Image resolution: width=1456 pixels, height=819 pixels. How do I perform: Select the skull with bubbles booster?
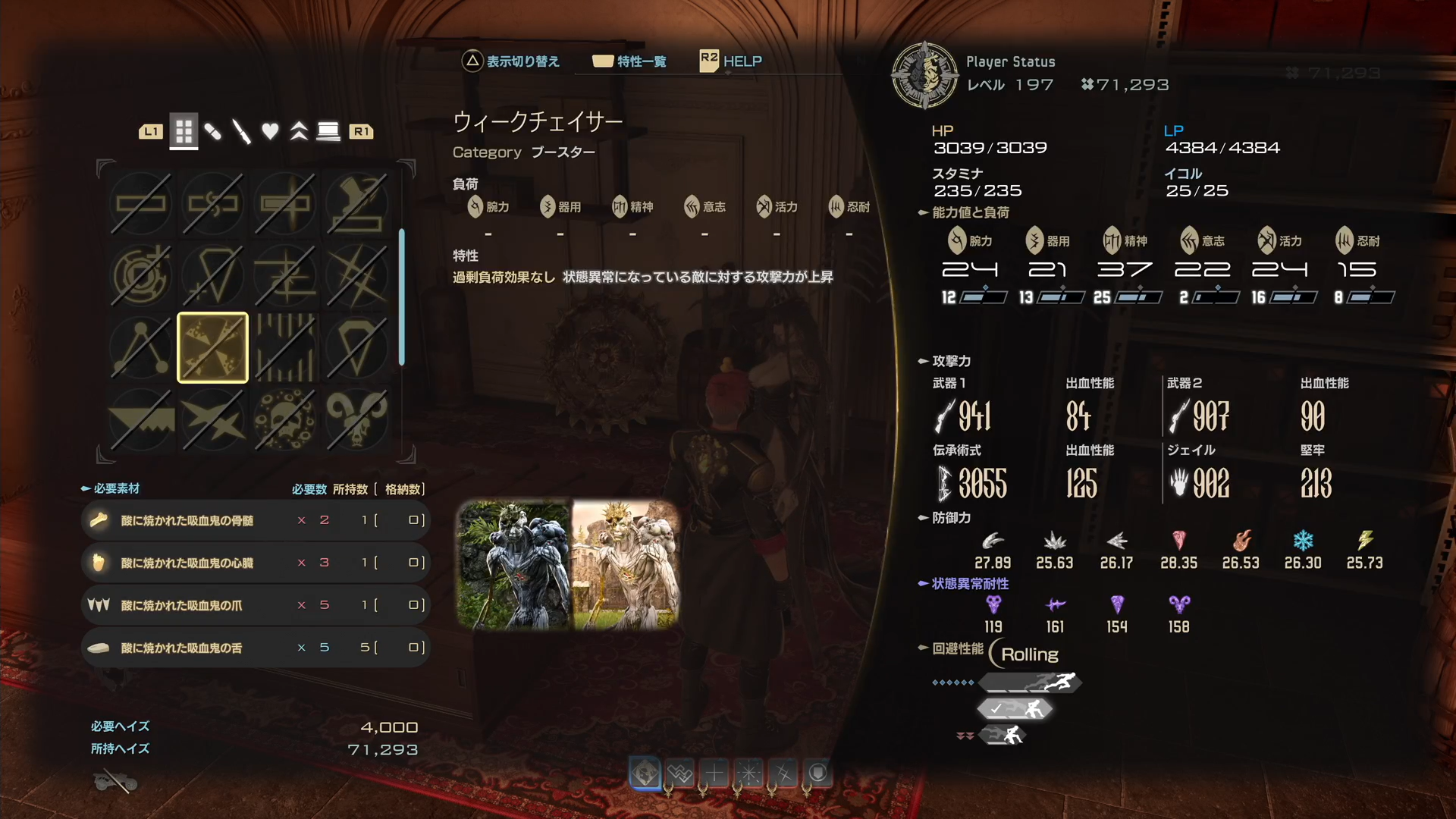click(284, 419)
